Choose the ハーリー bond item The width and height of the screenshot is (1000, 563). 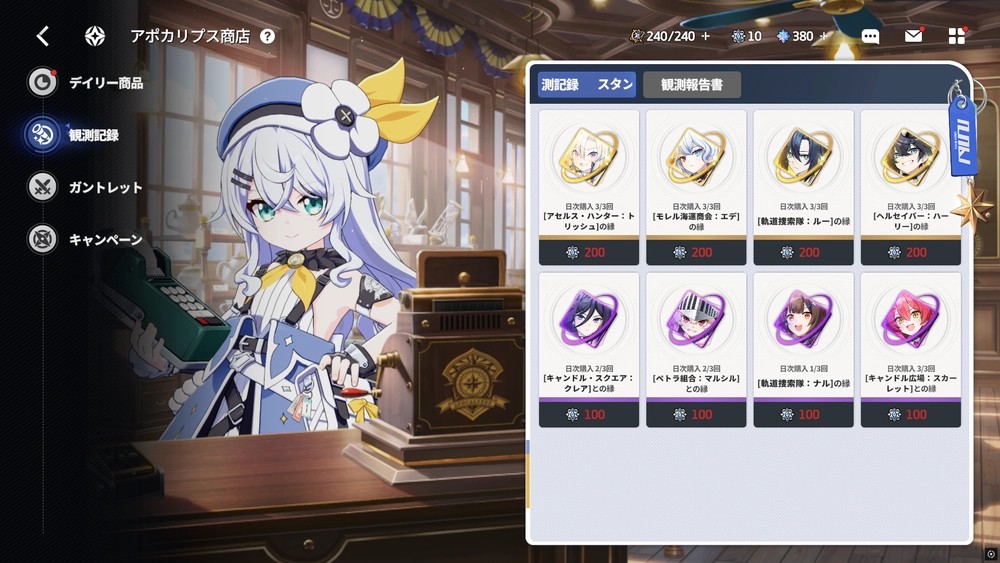tap(910, 187)
